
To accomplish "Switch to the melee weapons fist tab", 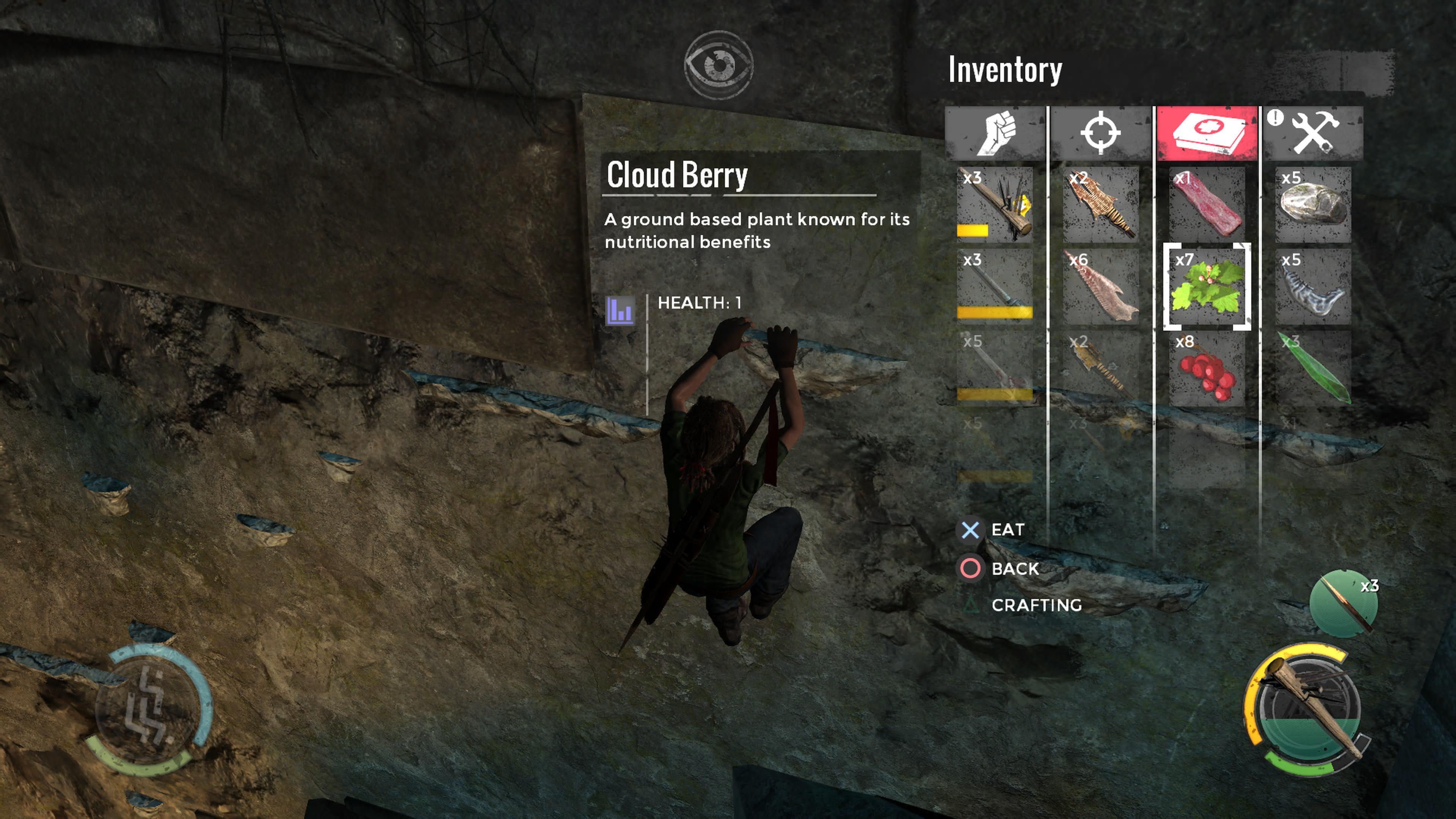I will coord(995,133).
